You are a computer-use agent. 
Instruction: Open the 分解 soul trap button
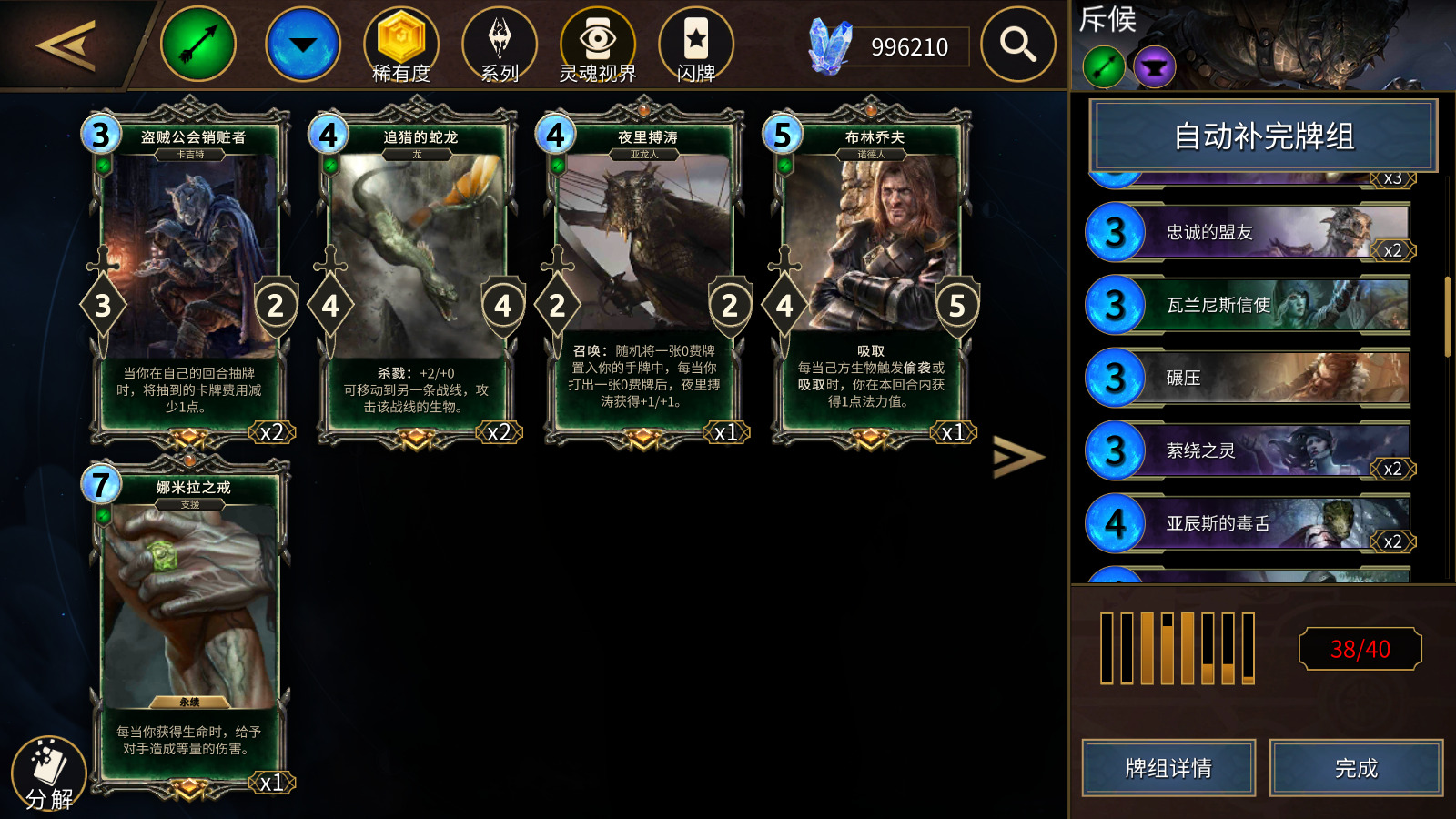pyautogui.click(x=49, y=773)
